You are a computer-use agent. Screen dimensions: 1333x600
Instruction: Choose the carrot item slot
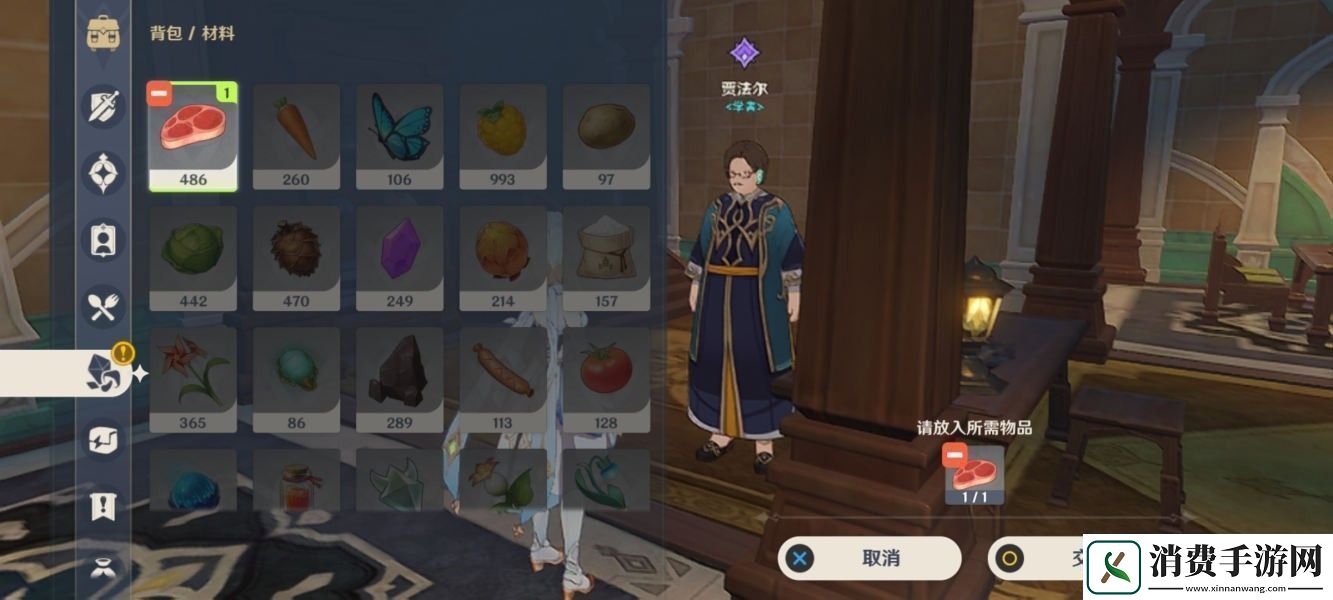click(x=296, y=137)
